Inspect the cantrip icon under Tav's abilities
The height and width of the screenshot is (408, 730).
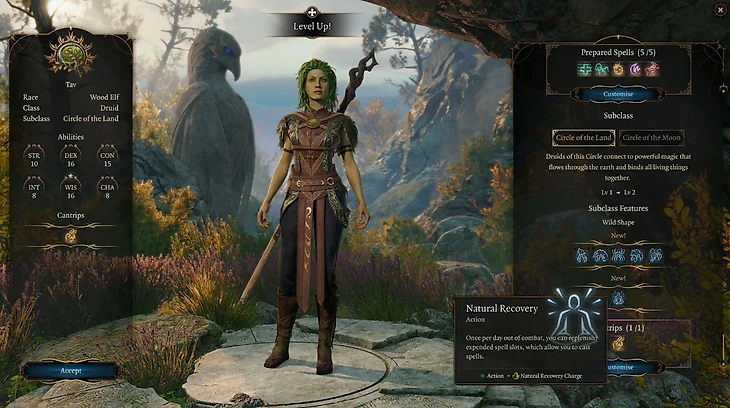(x=71, y=237)
